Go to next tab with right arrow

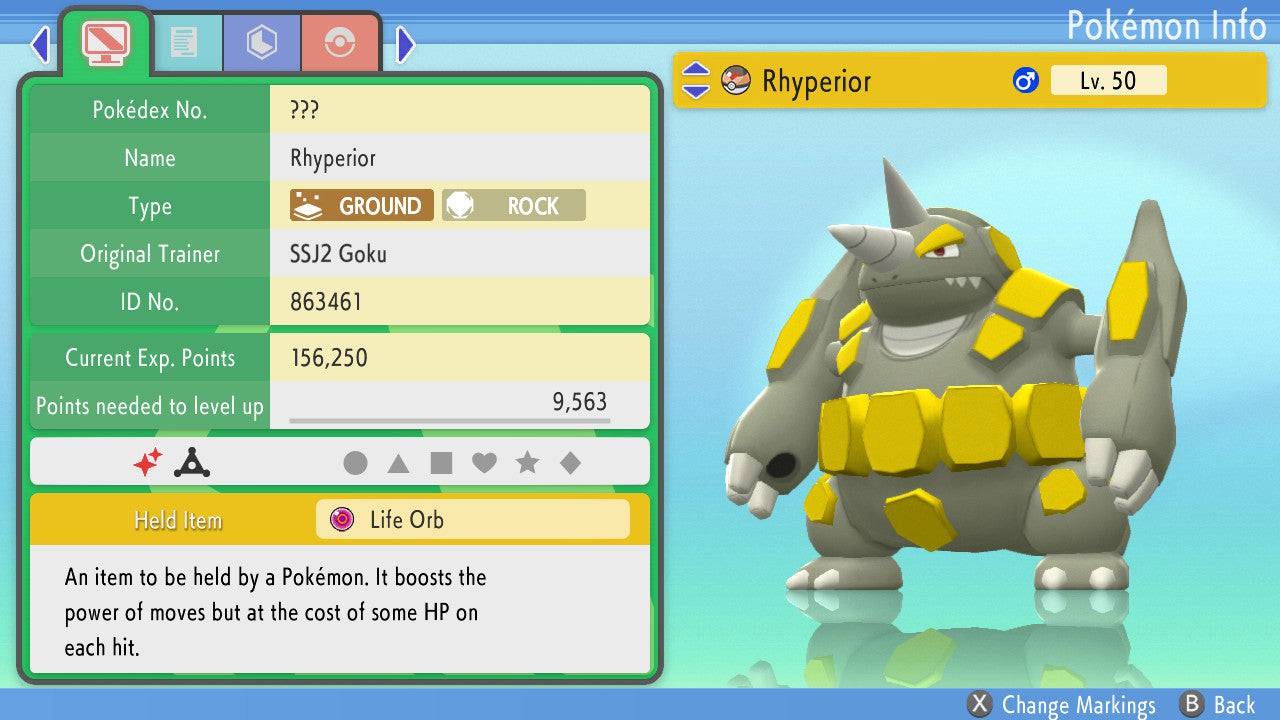[x=405, y=44]
